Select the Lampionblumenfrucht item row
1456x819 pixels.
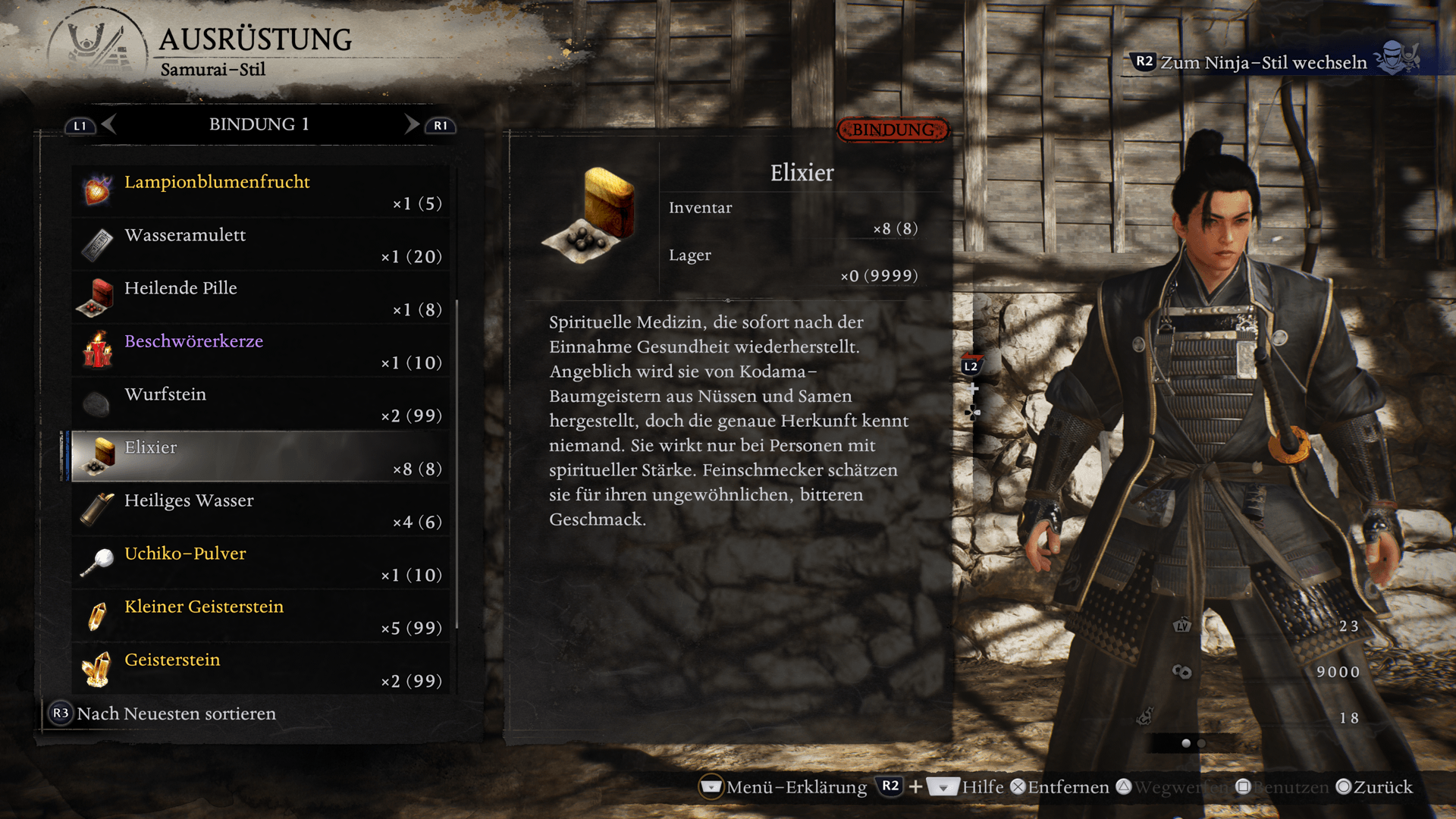[260, 191]
